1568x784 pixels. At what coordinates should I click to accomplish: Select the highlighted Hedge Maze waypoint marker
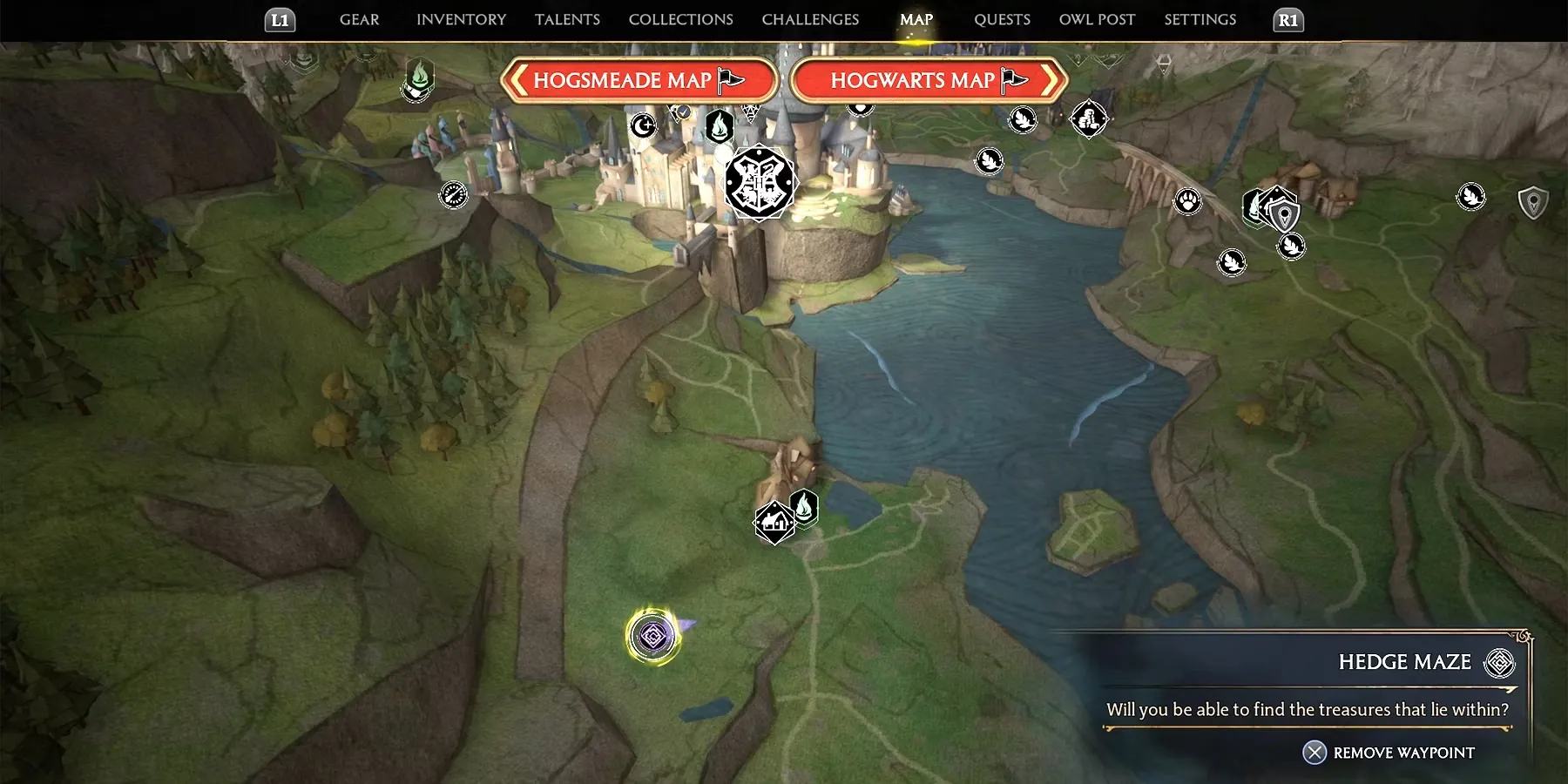653,636
